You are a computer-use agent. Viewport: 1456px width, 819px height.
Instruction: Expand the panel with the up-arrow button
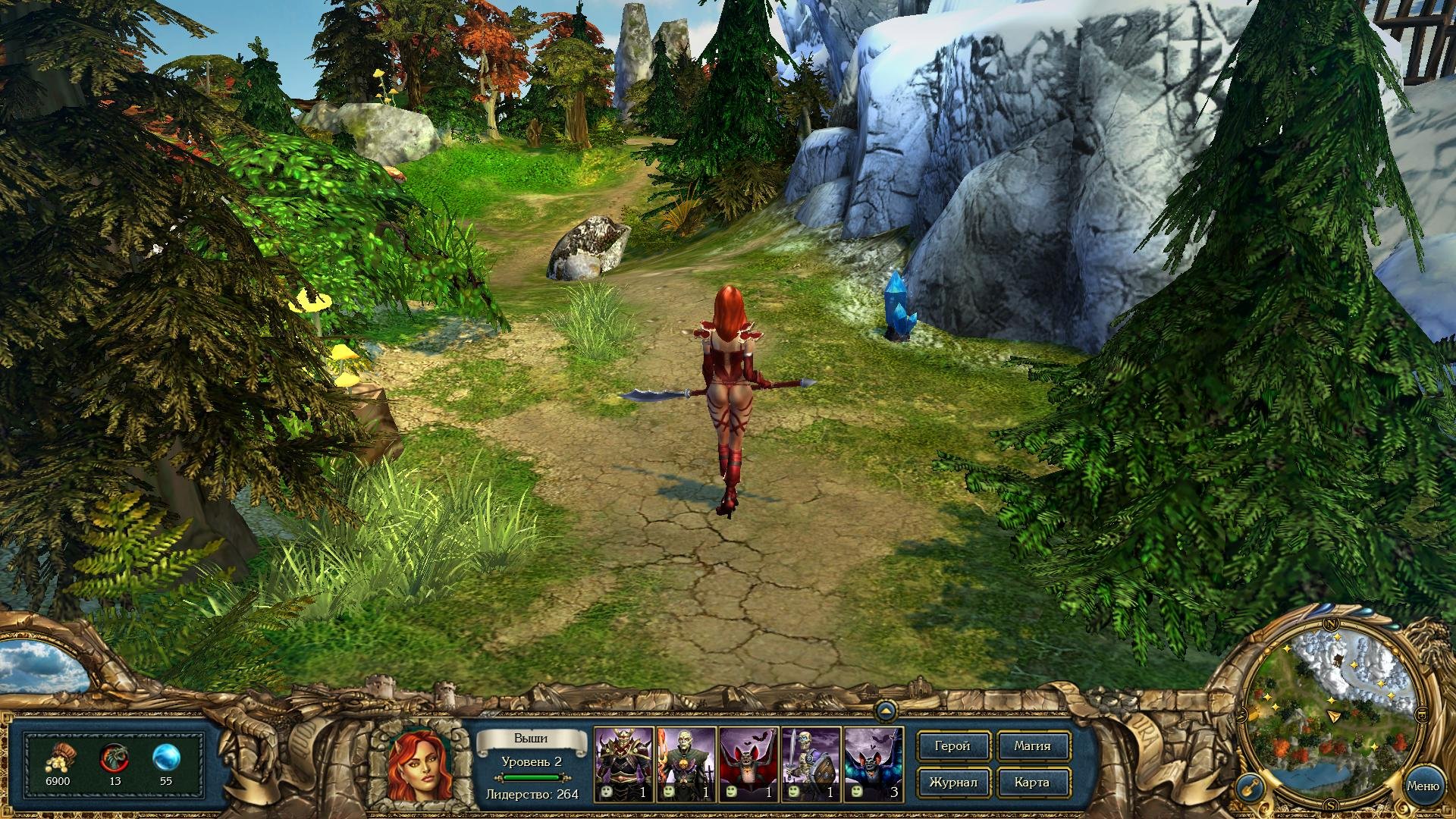[x=885, y=711]
